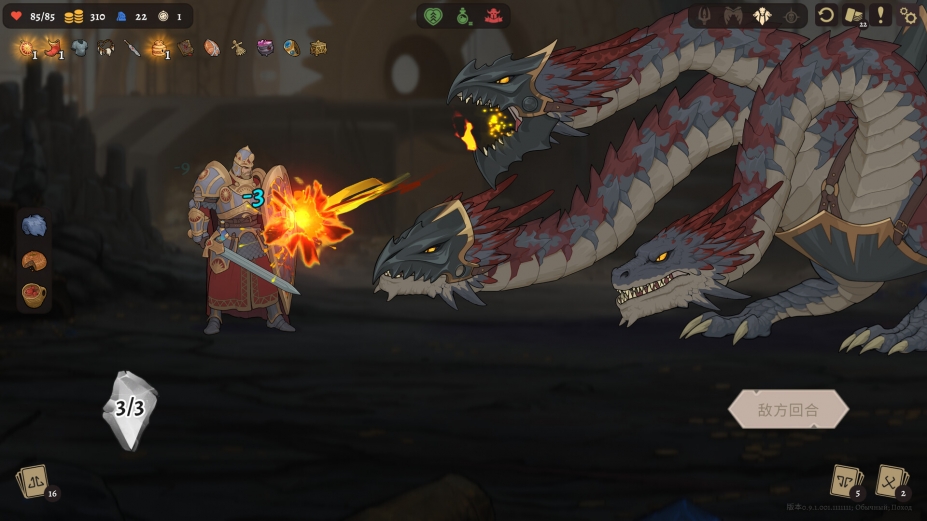Open the full deck view with 22 cards
The image size is (927, 521).
click(x=853, y=15)
